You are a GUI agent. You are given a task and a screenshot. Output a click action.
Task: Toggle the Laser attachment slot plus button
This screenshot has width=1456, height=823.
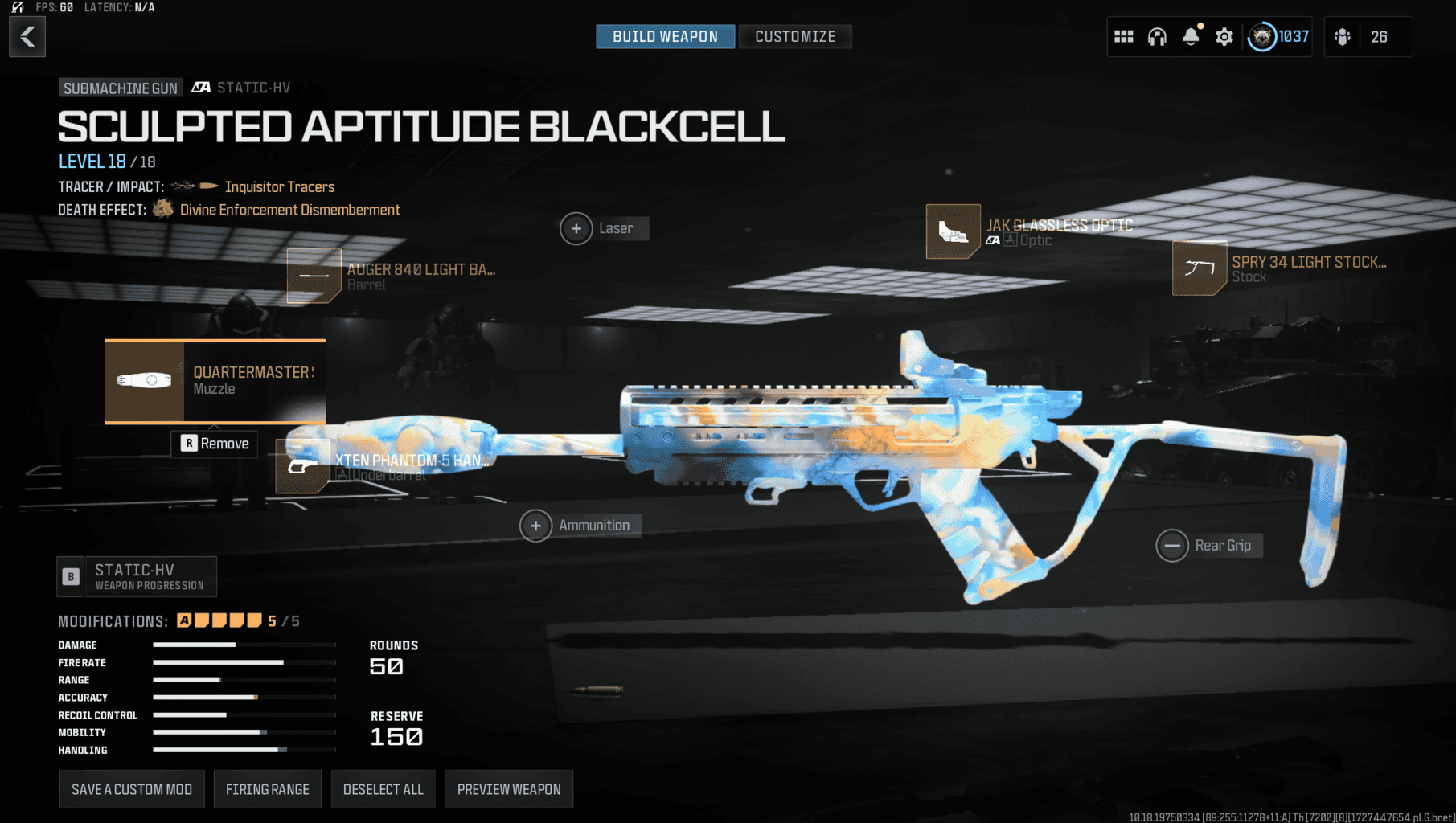click(x=576, y=228)
